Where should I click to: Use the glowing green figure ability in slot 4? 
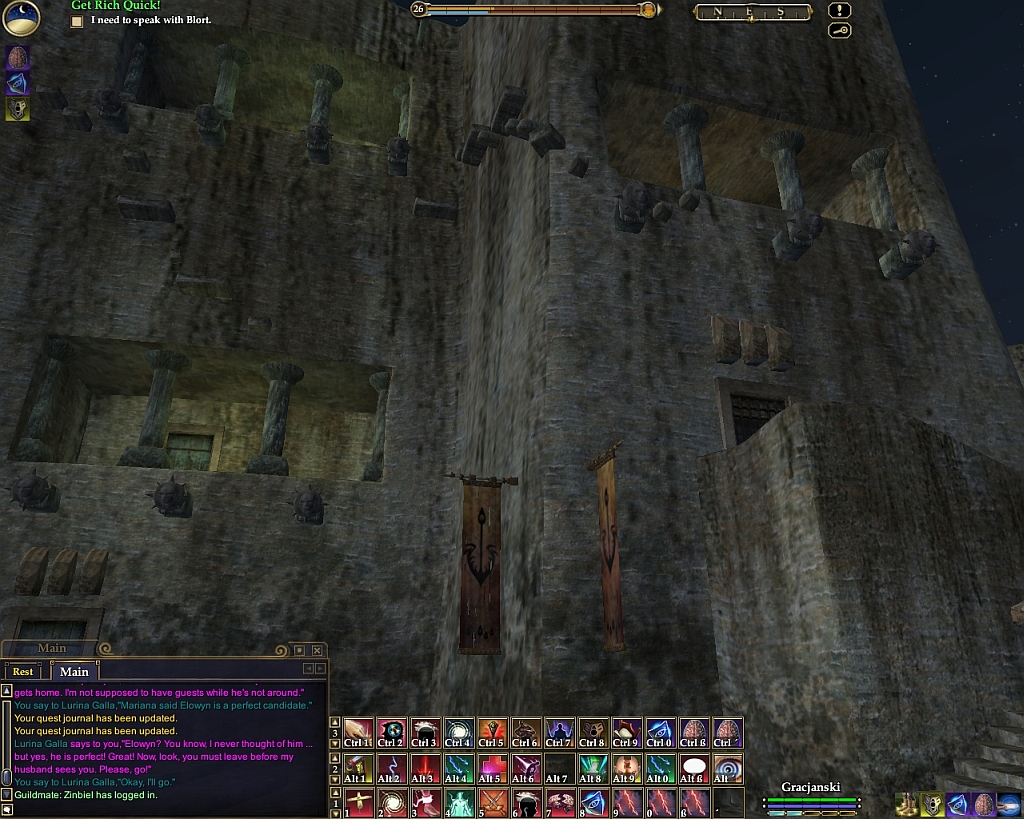click(x=458, y=802)
